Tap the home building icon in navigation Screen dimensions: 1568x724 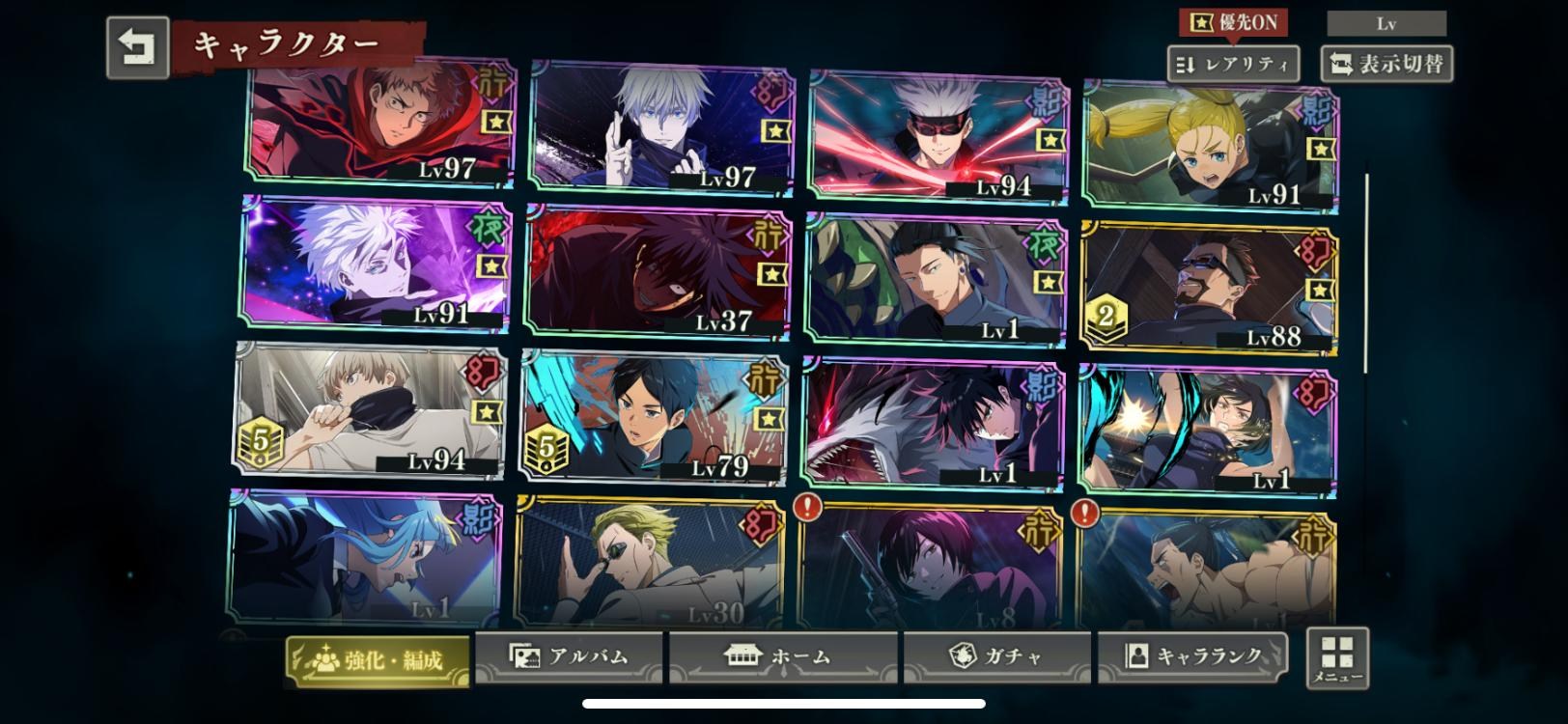coord(744,654)
